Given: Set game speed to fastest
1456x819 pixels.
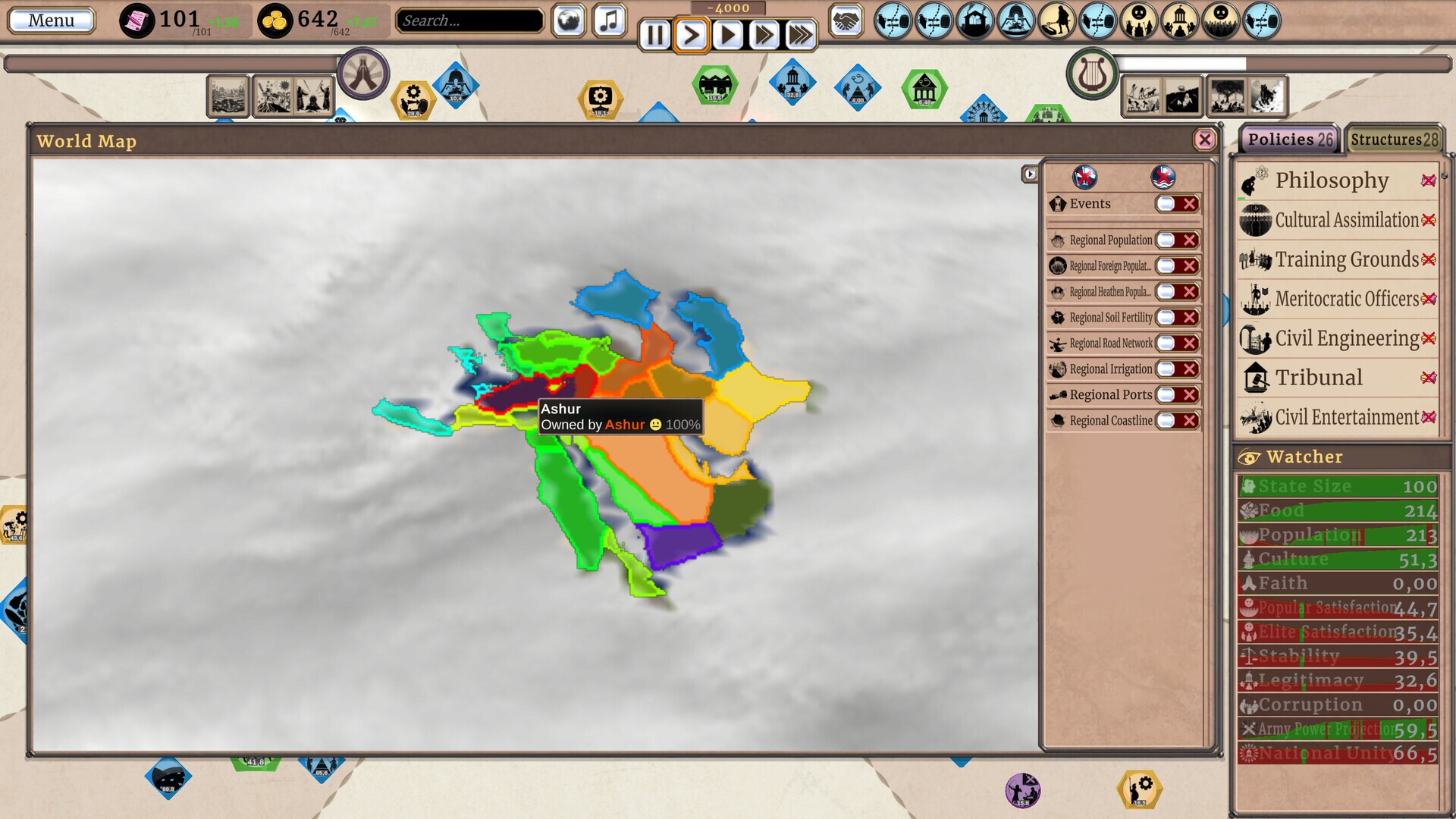Looking at the screenshot, I should coord(800,35).
